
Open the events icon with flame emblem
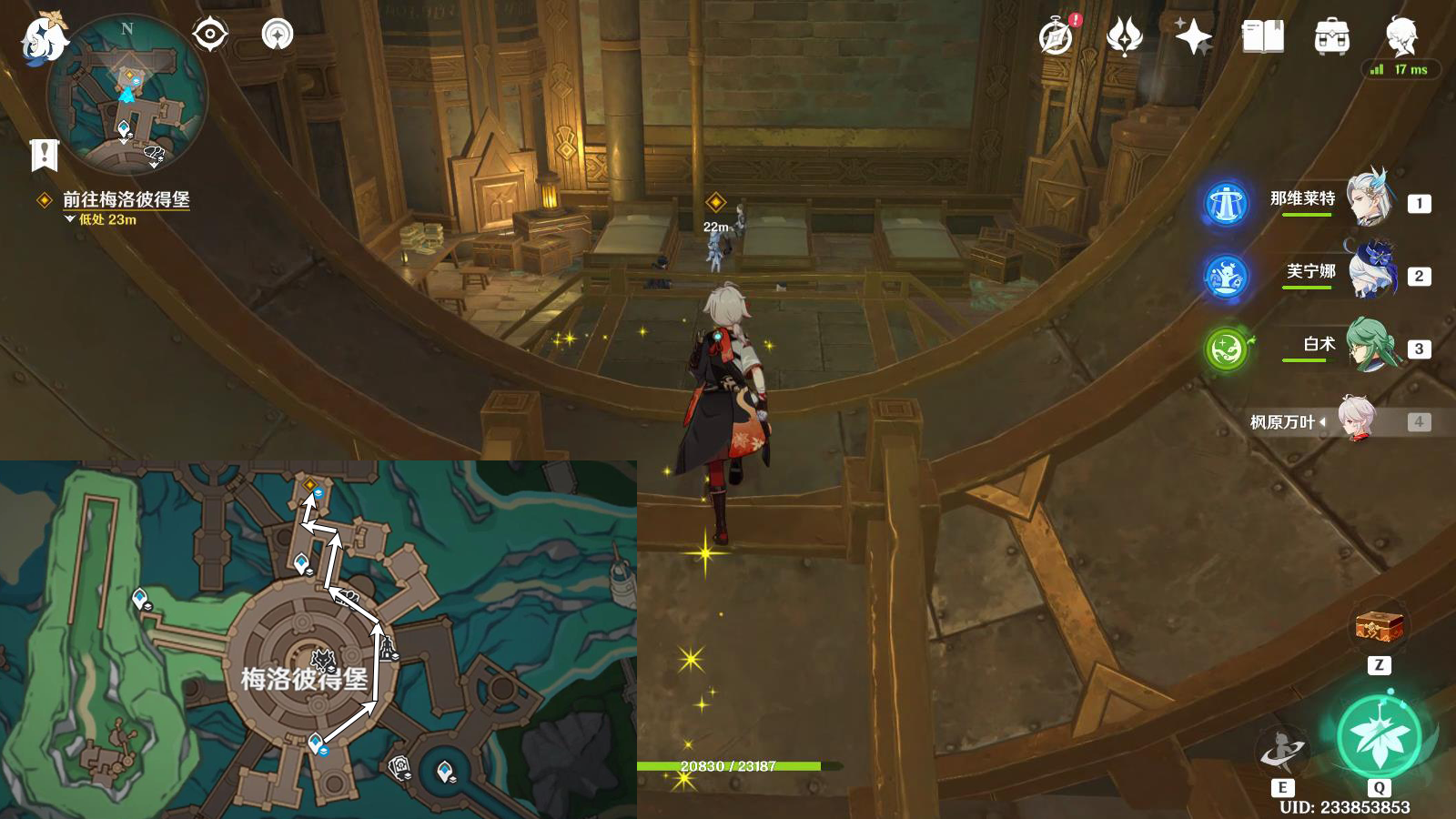pos(1125,37)
